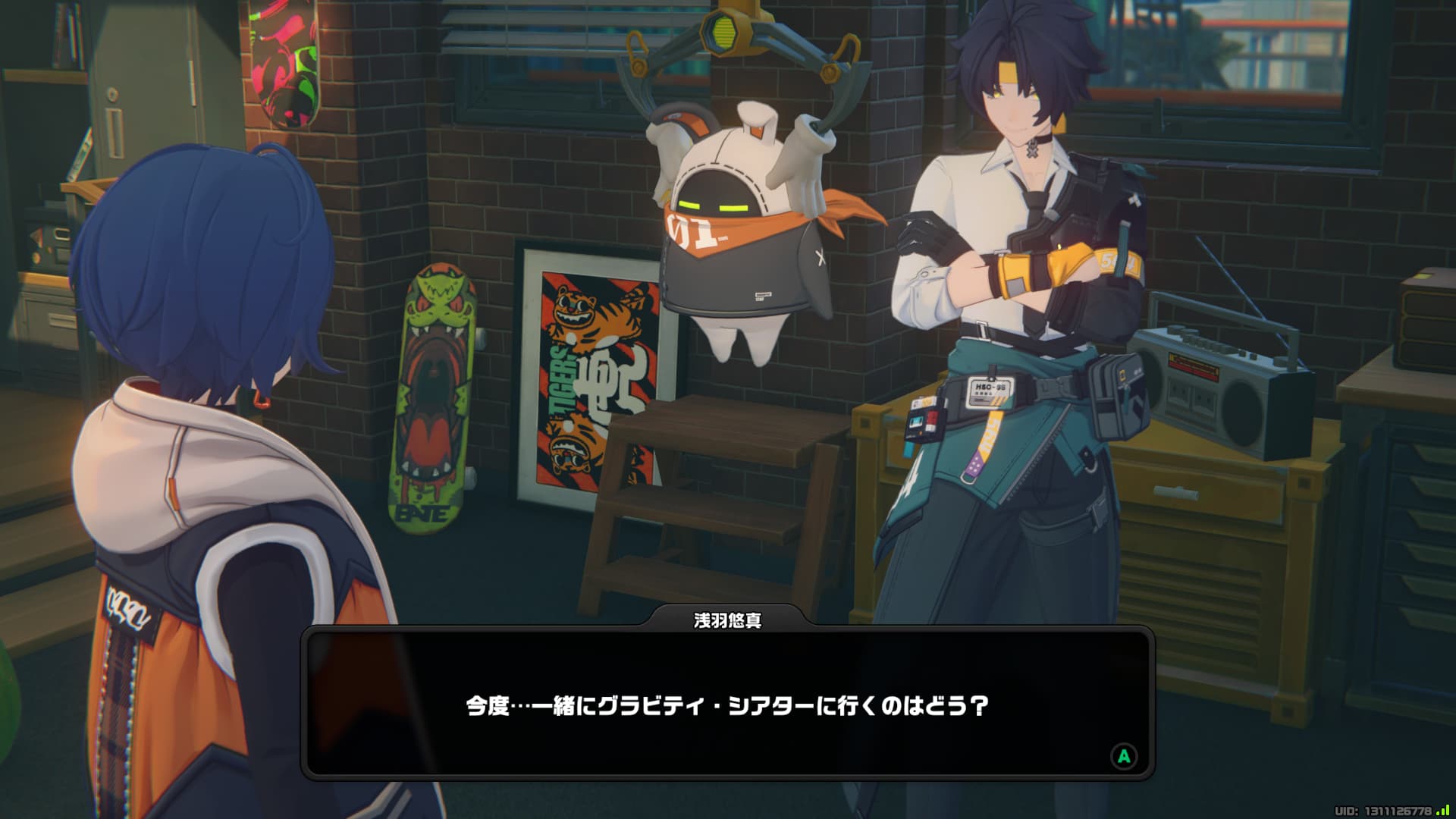The image size is (1456, 819).
Task: Advance the dialogue by clicking the dialogue box
Action: click(x=727, y=704)
